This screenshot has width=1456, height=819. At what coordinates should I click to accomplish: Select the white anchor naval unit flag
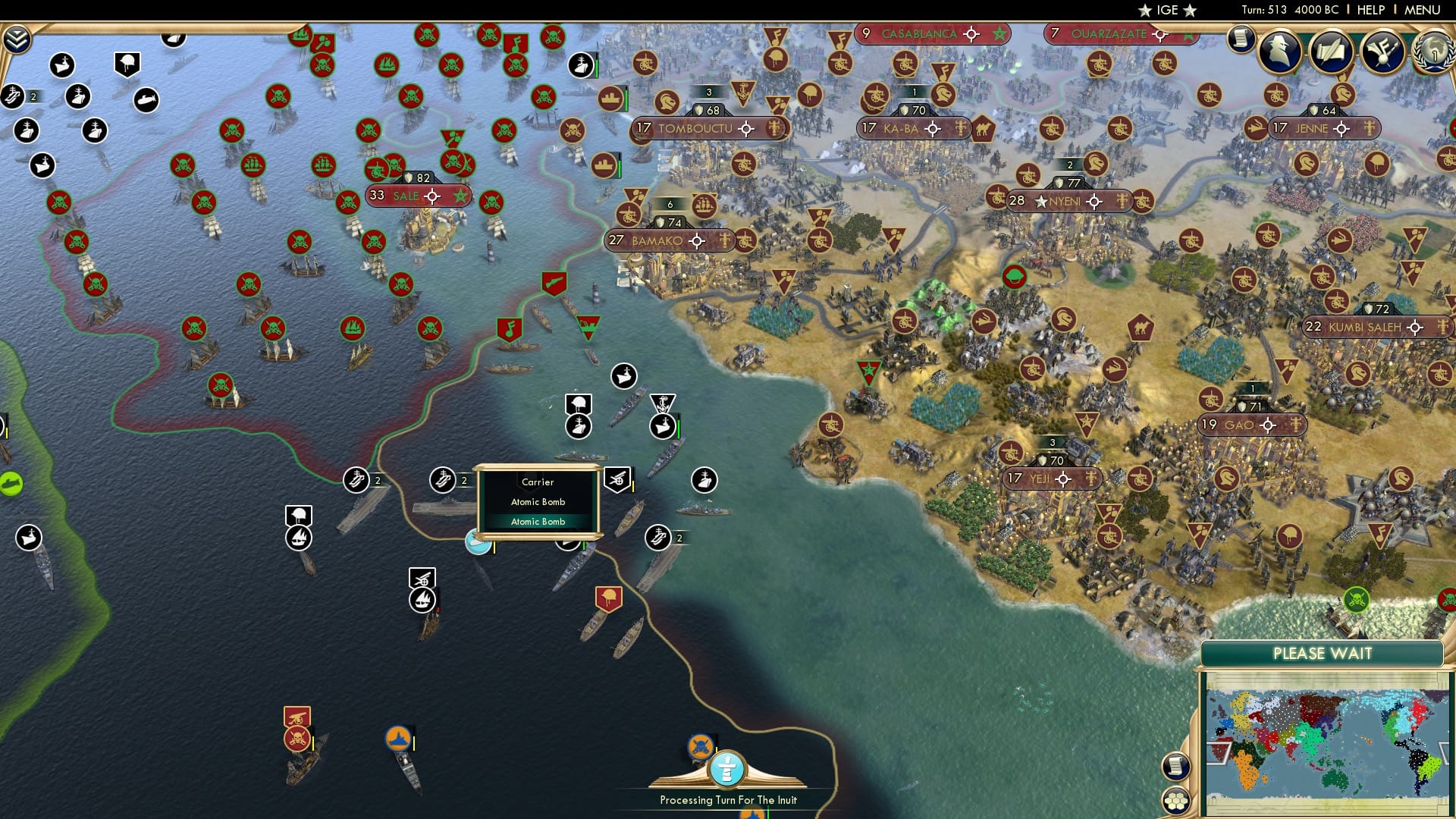tap(662, 402)
